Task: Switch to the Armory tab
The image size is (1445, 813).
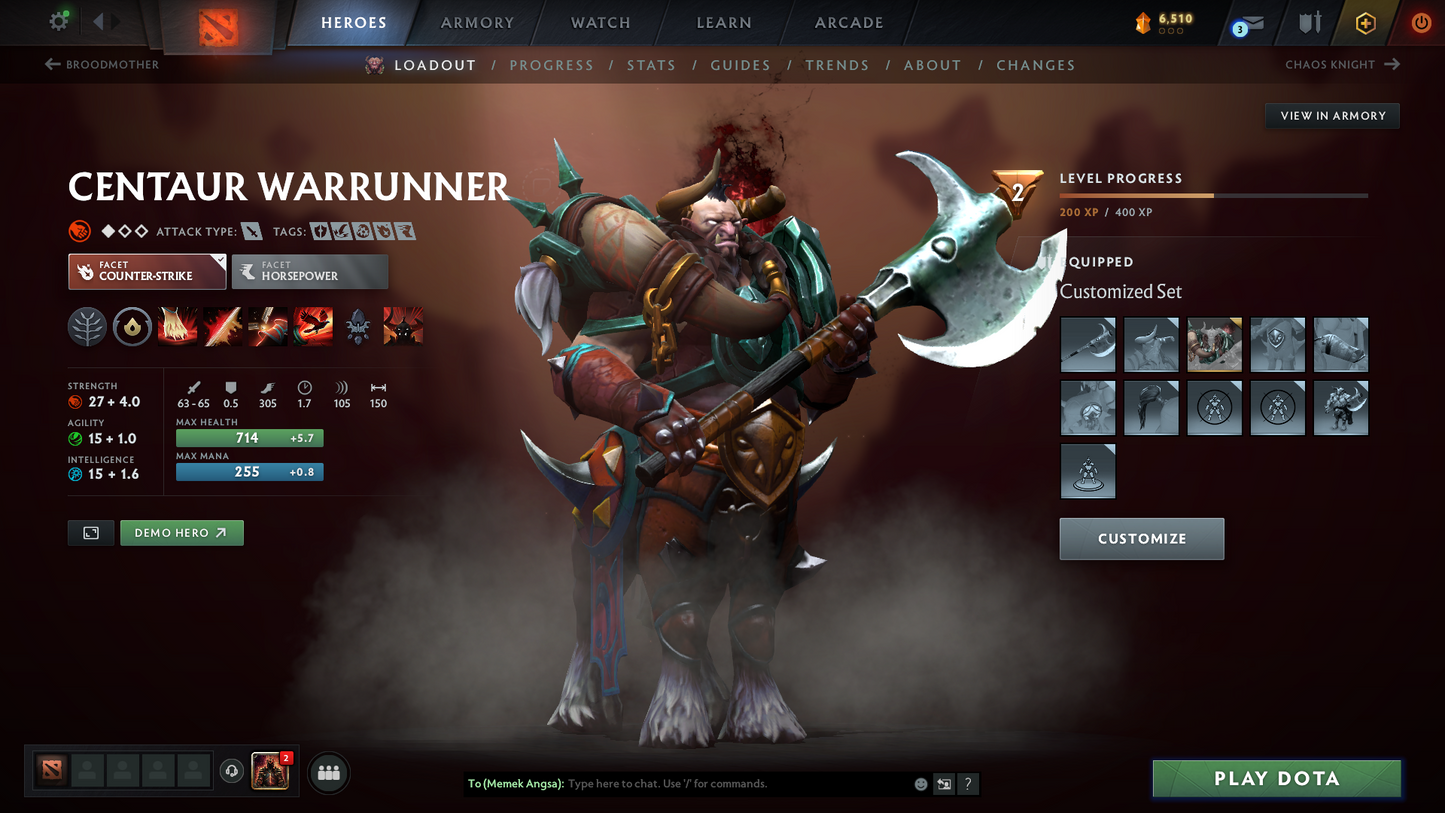Action: 476,22
